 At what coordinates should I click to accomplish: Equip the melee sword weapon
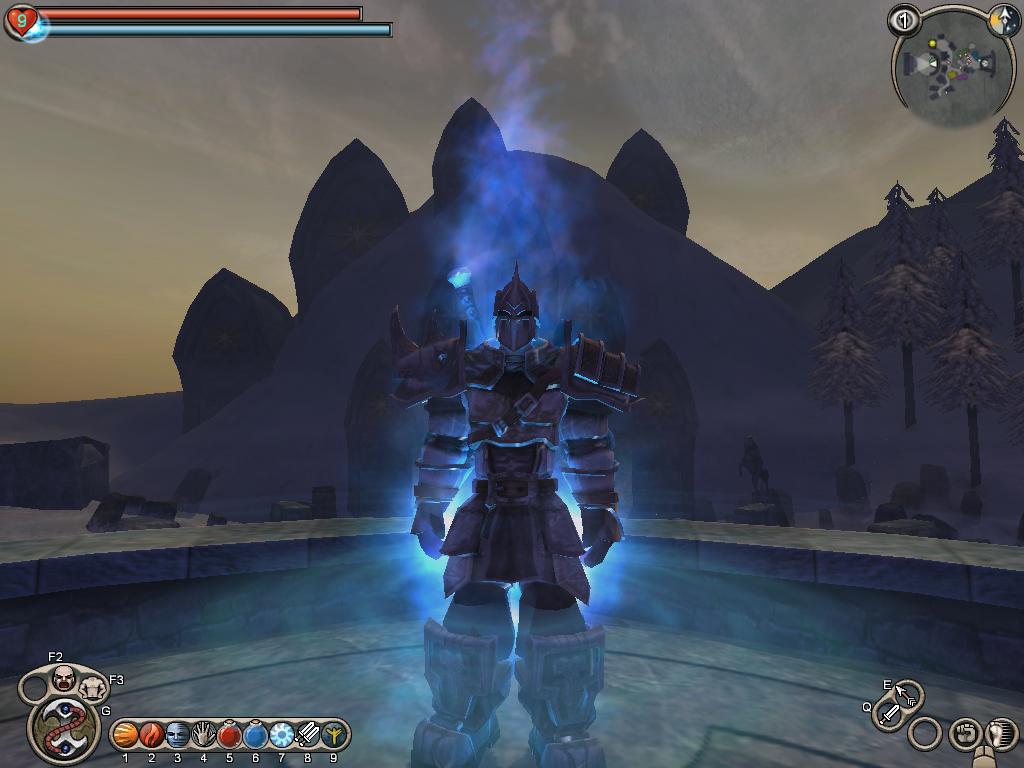click(889, 715)
